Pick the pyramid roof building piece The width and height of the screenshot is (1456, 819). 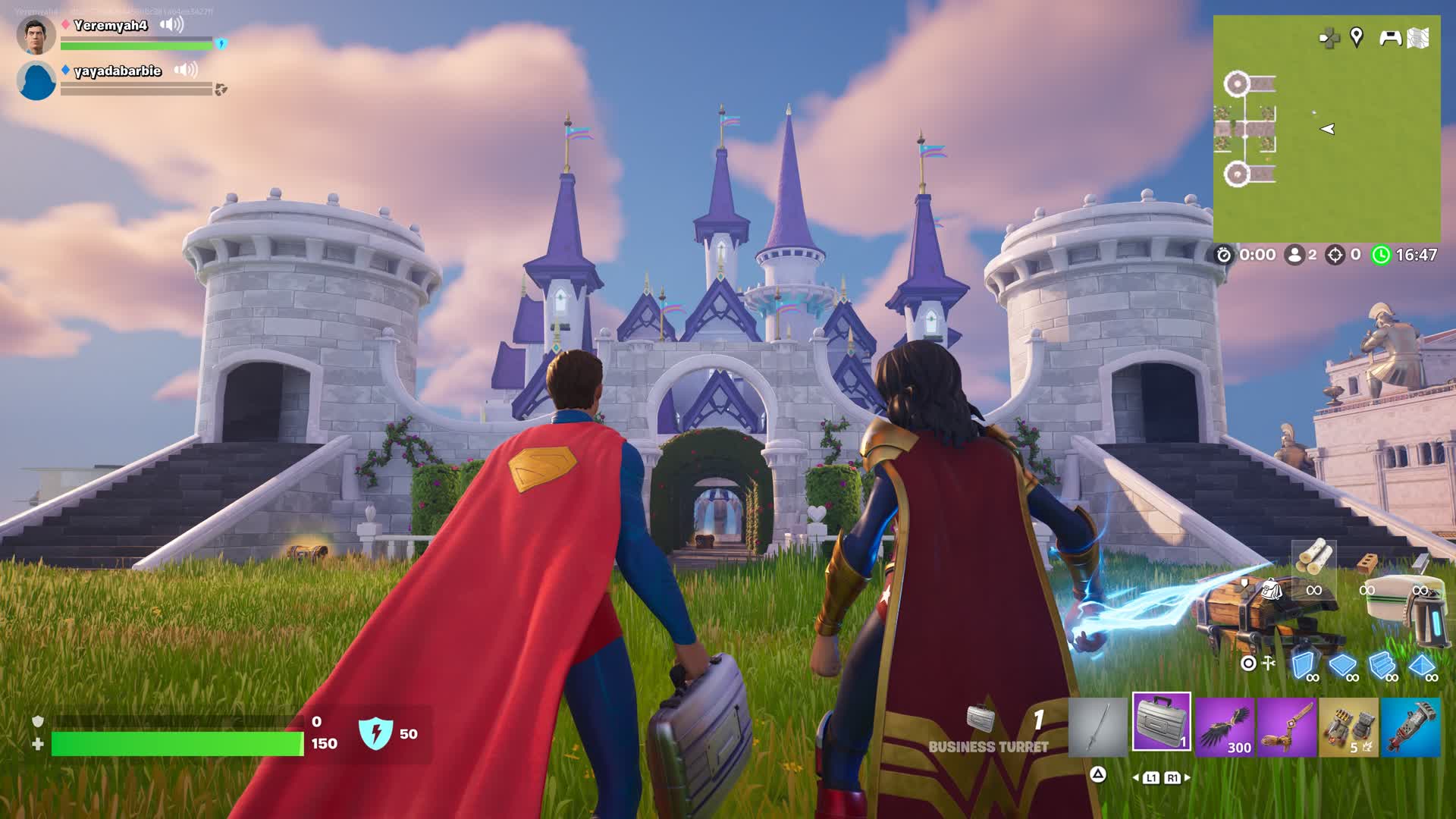(x=1421, y=666)
